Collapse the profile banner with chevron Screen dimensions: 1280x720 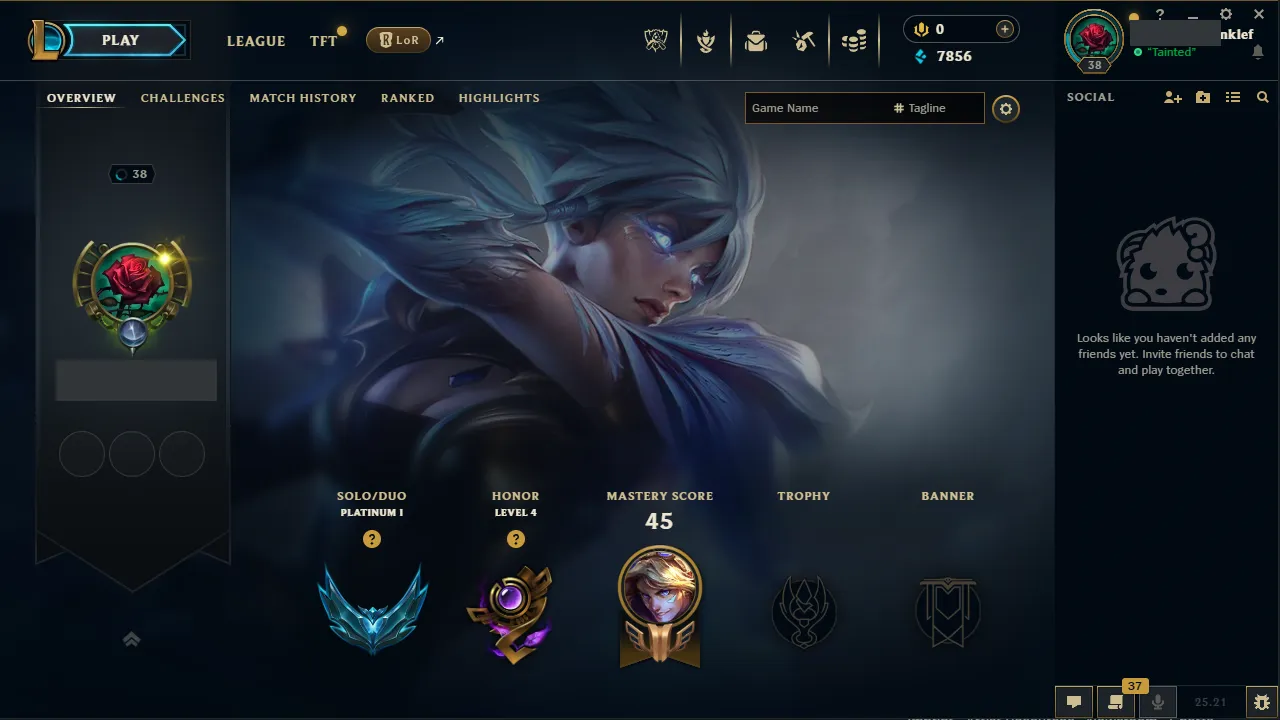(x=131, y=639)
